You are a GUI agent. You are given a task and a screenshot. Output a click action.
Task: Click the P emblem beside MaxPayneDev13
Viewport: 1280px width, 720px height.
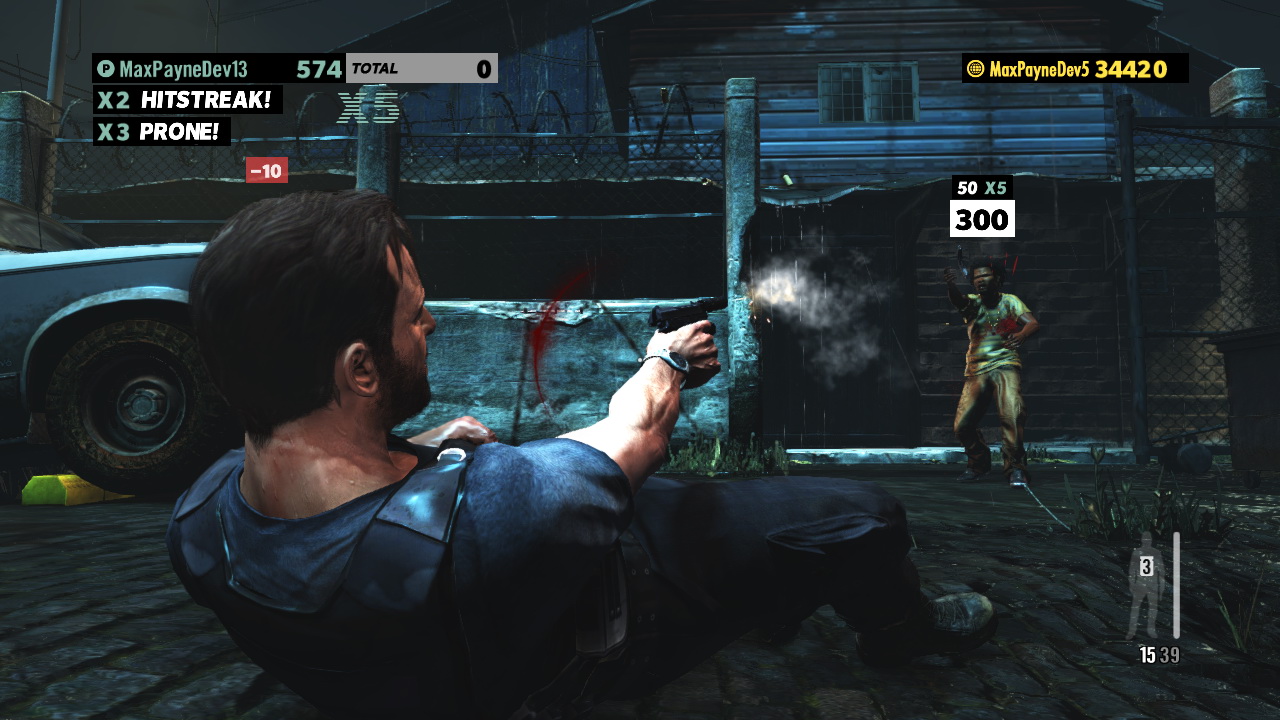(107, 68)
